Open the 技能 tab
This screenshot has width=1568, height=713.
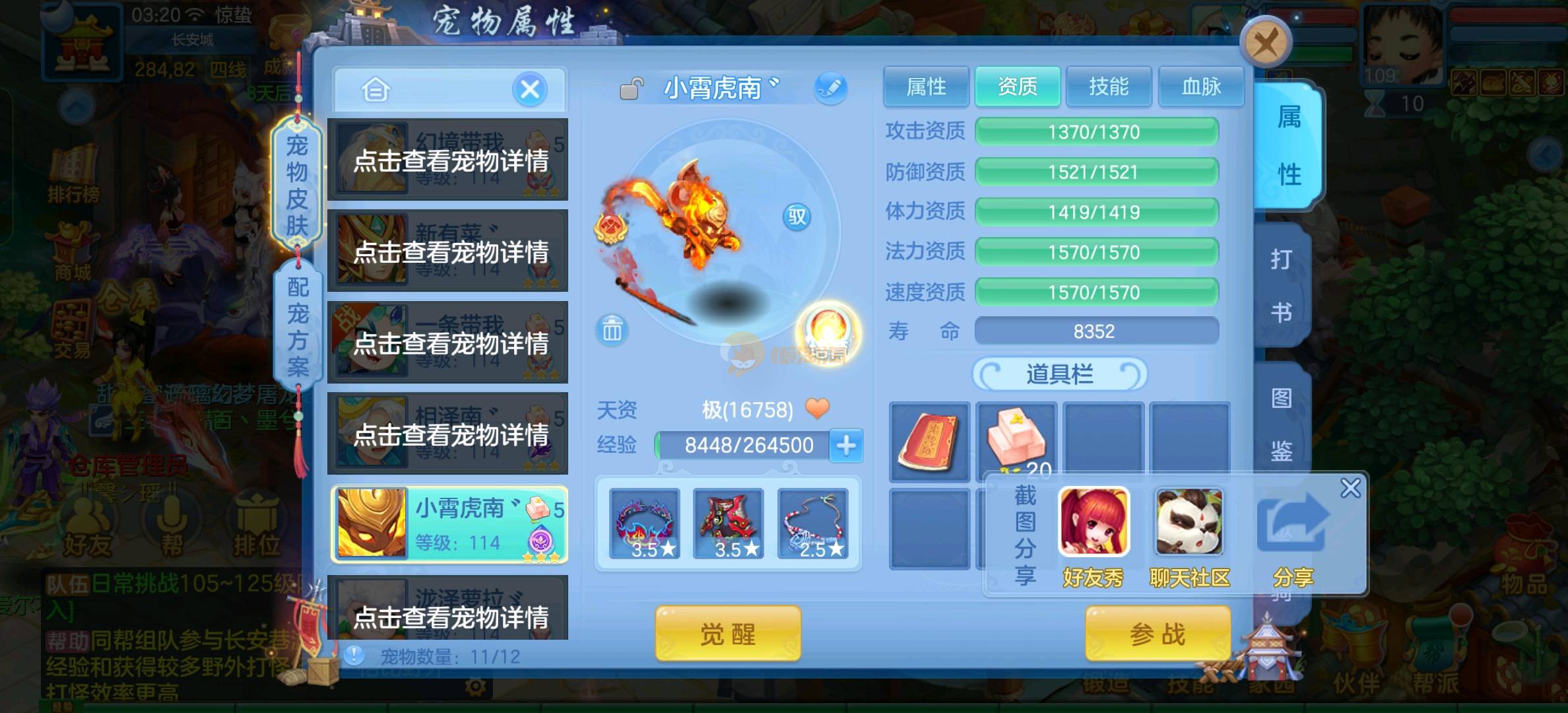tap(1109, 86)
